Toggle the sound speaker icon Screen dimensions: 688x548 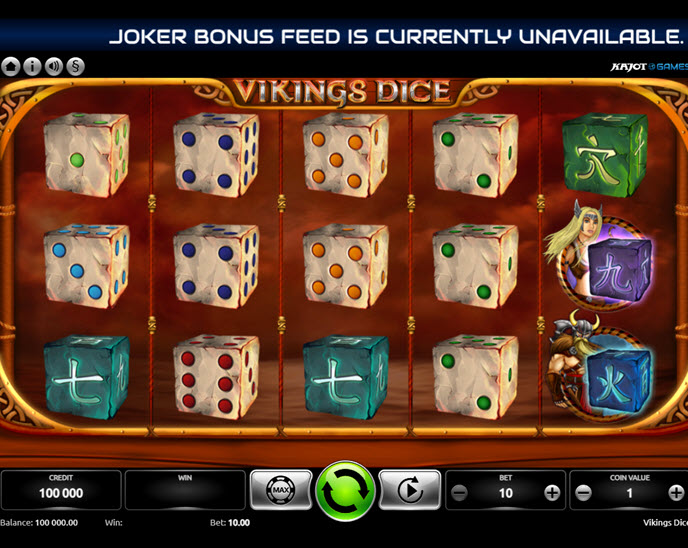click(54, 67)
